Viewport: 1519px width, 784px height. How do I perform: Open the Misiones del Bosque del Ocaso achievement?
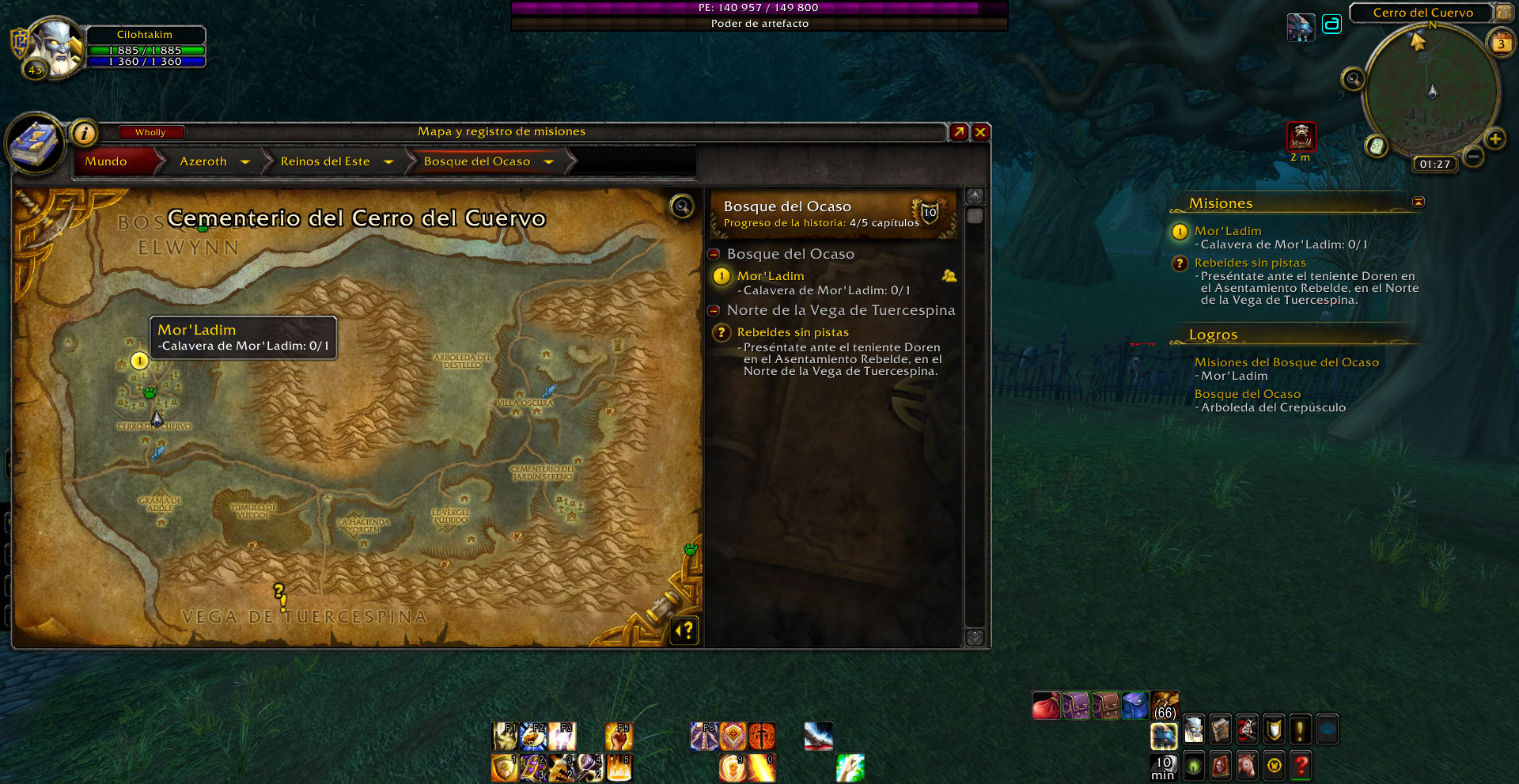click(x=1286, y=362)
